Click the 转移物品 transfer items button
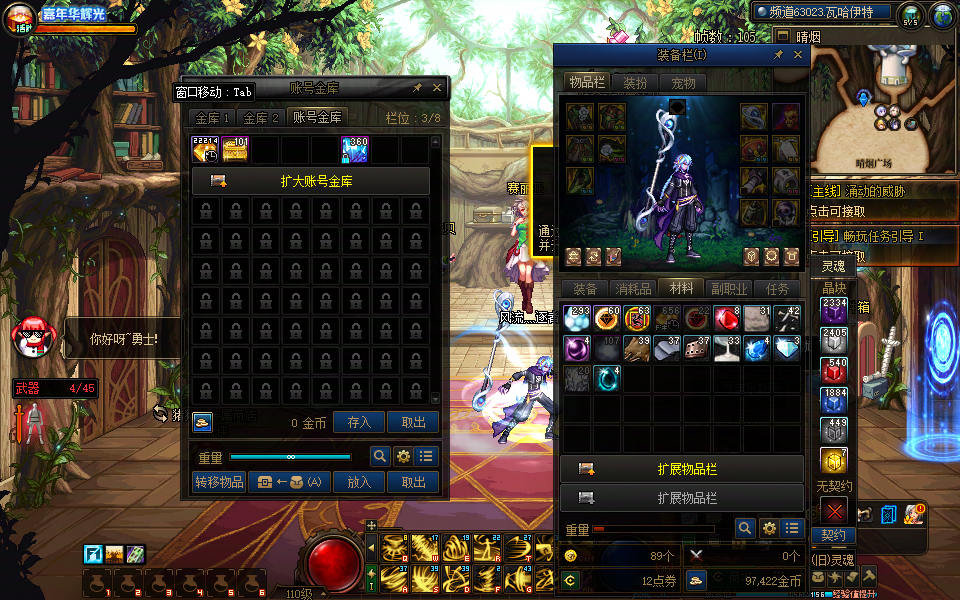 [219, 482]
